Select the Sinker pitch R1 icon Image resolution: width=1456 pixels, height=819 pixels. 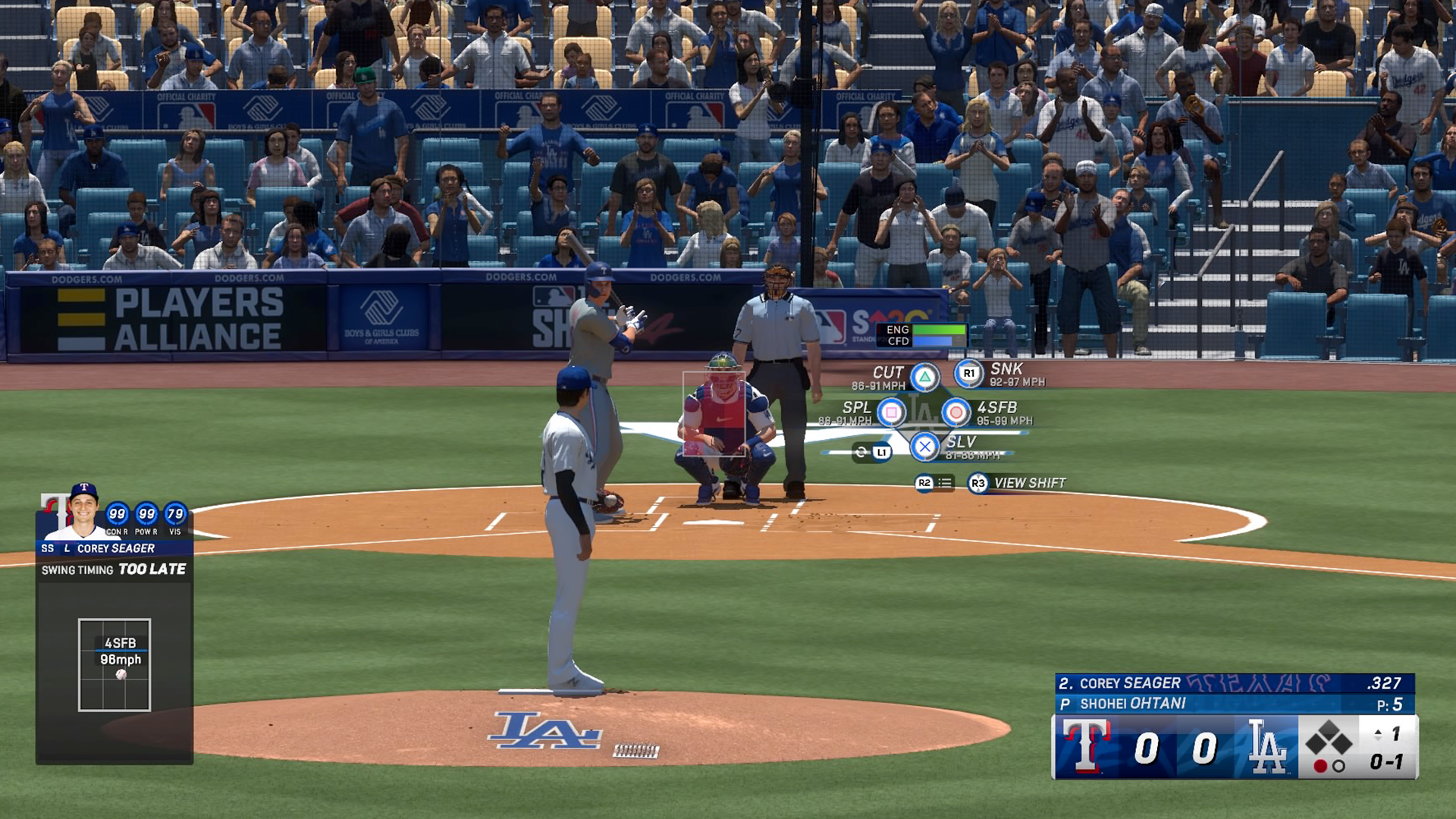(968, 372)
